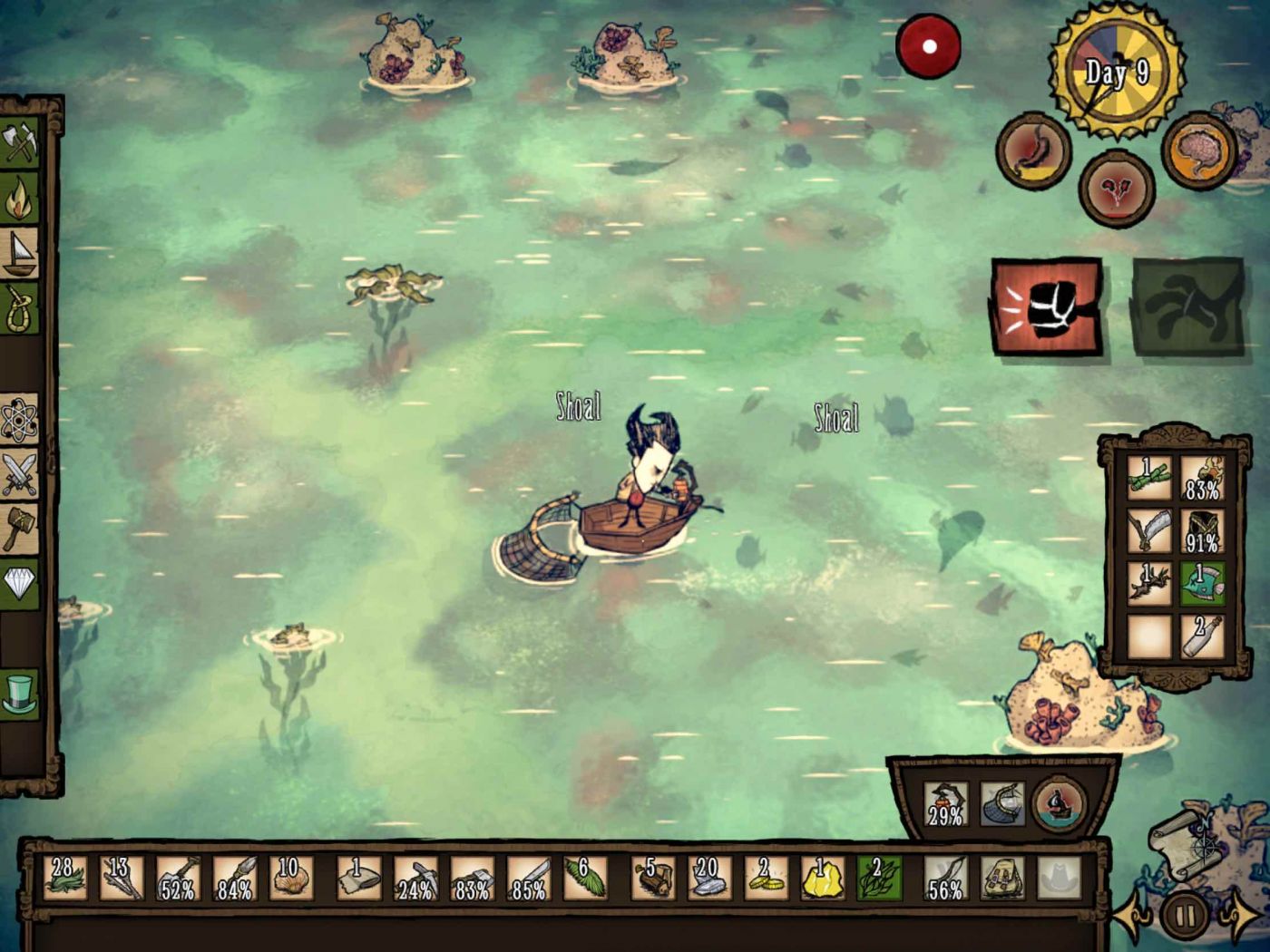Pause the game

coord(1185,916)
